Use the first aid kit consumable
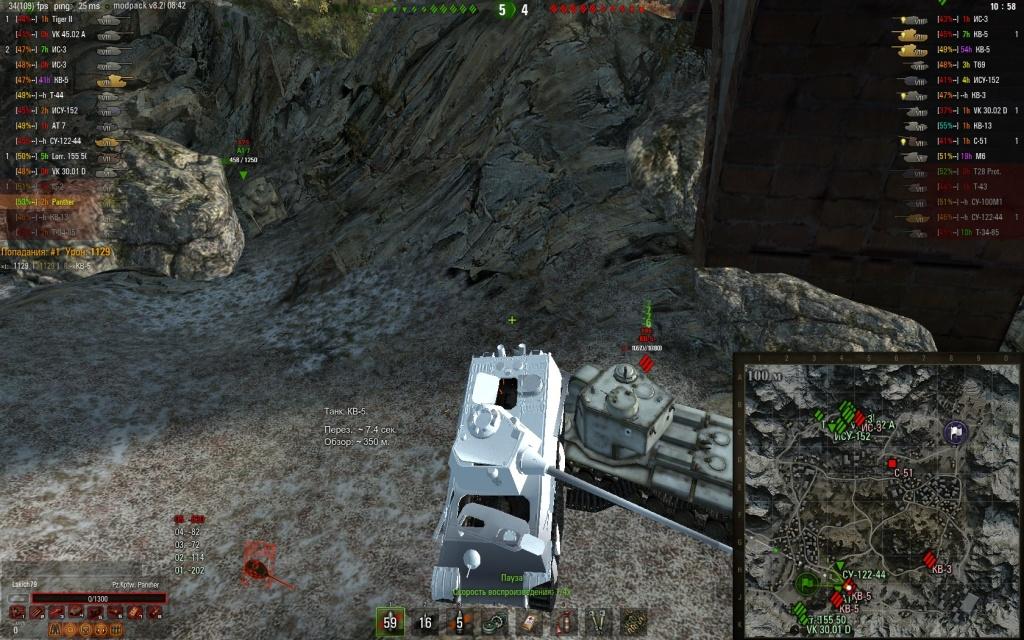1024x640 pixels. (529, 622)
